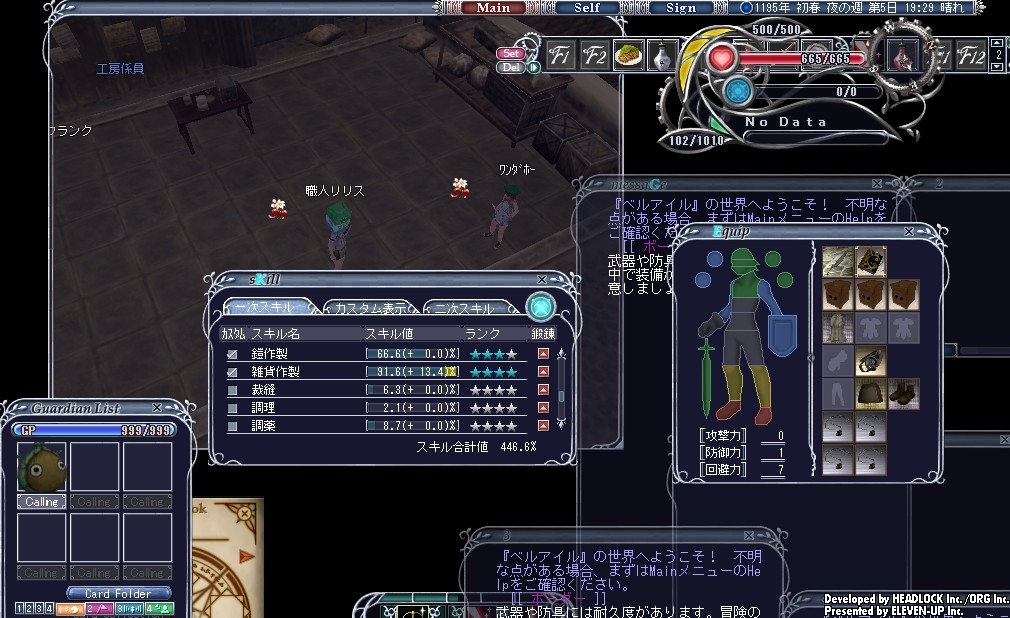This screenshot has height=618, width=1010.
Task: Open the Self menu
Action: (x=587, y=8)
